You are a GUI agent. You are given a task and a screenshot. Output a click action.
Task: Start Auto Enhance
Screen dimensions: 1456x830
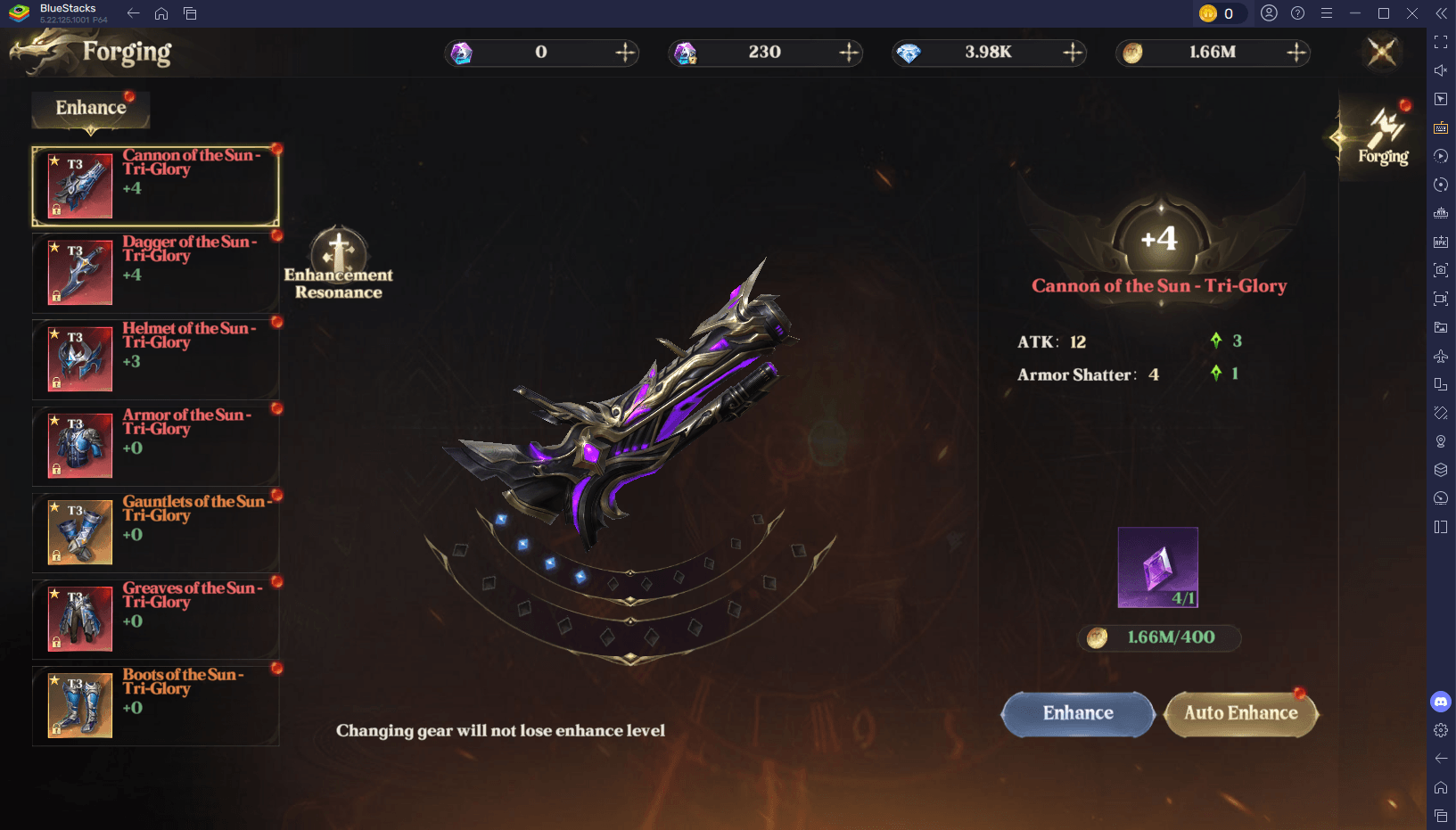[x=1240, y=713]
